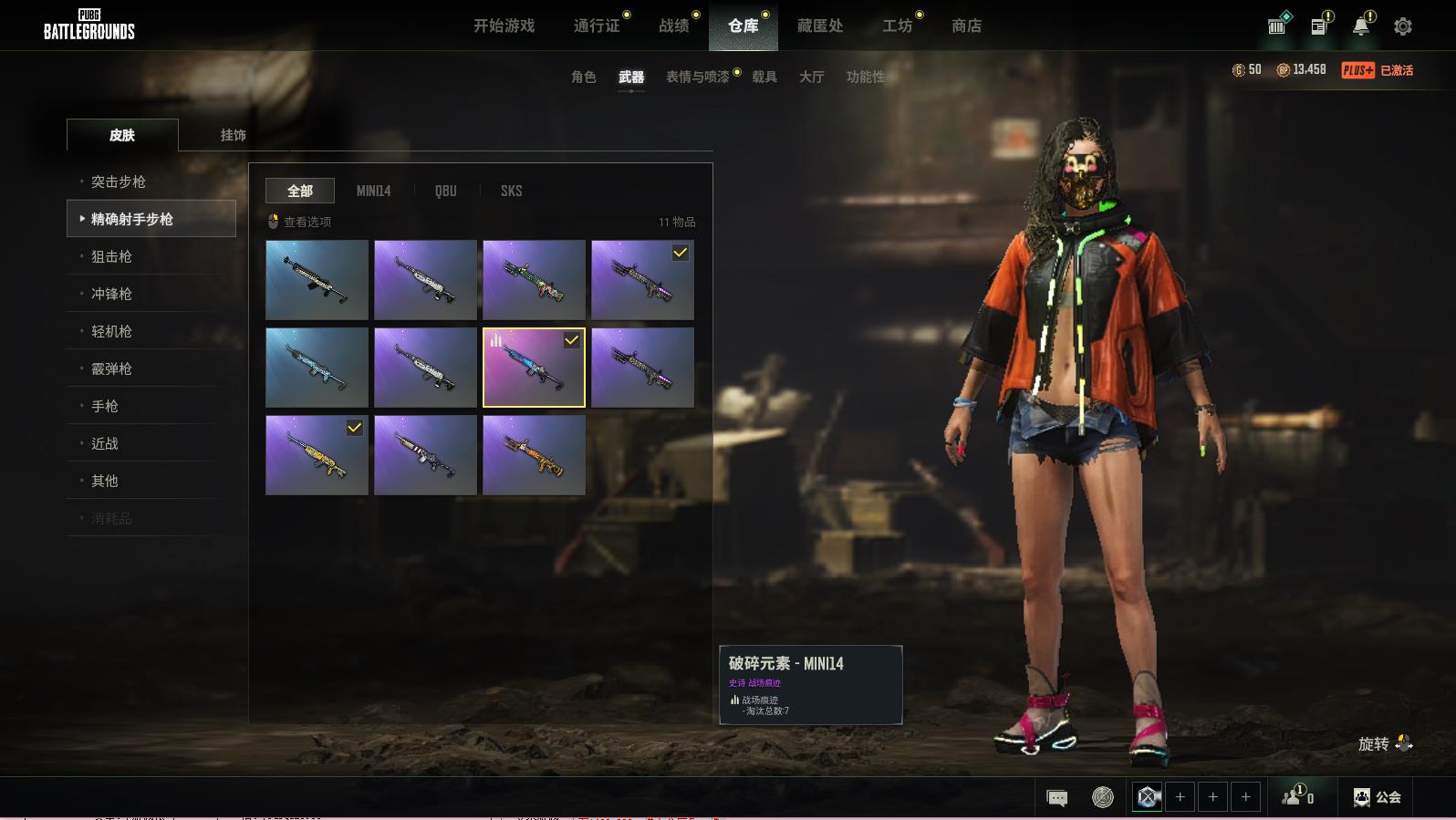1456x820 pixels.
Task: Open the 手枪 pistol category
Action: (x=105, y=407)
